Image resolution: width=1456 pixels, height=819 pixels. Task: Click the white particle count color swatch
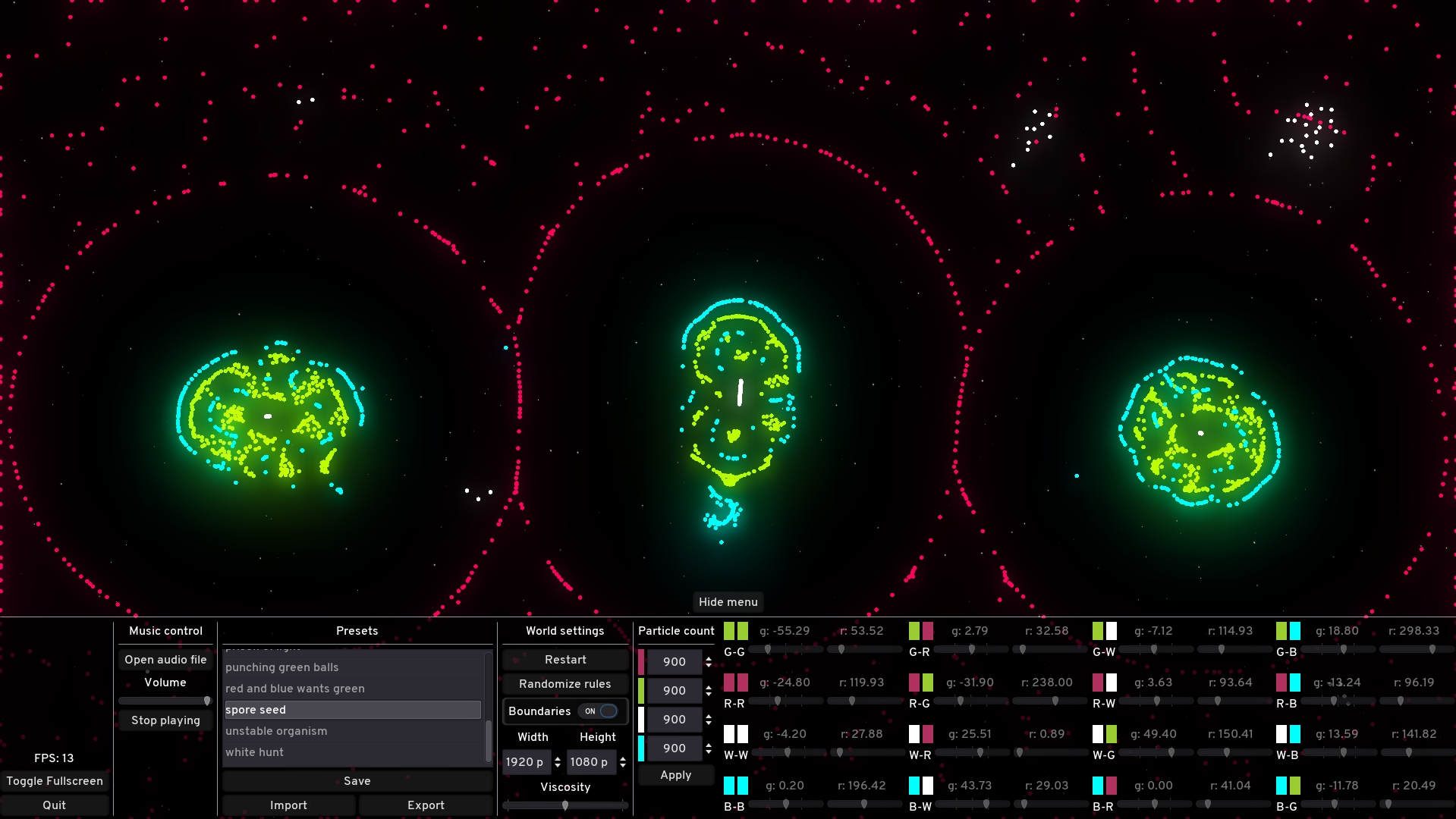641,719
